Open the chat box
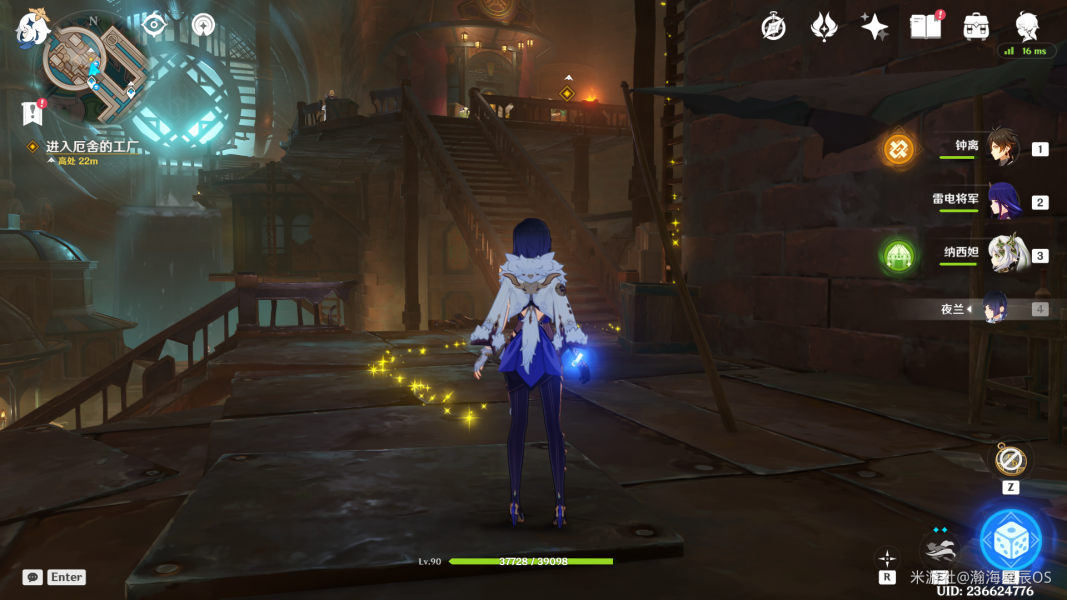The image size is (1067, 600). [33, 577]
